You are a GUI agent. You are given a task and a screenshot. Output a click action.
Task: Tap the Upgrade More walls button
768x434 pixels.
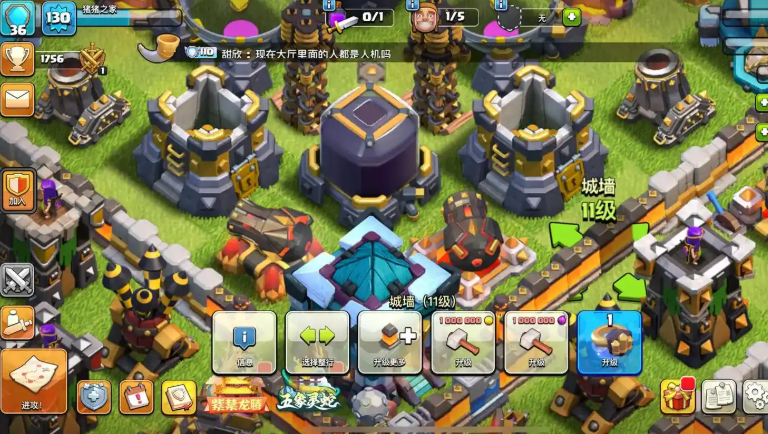390,342
